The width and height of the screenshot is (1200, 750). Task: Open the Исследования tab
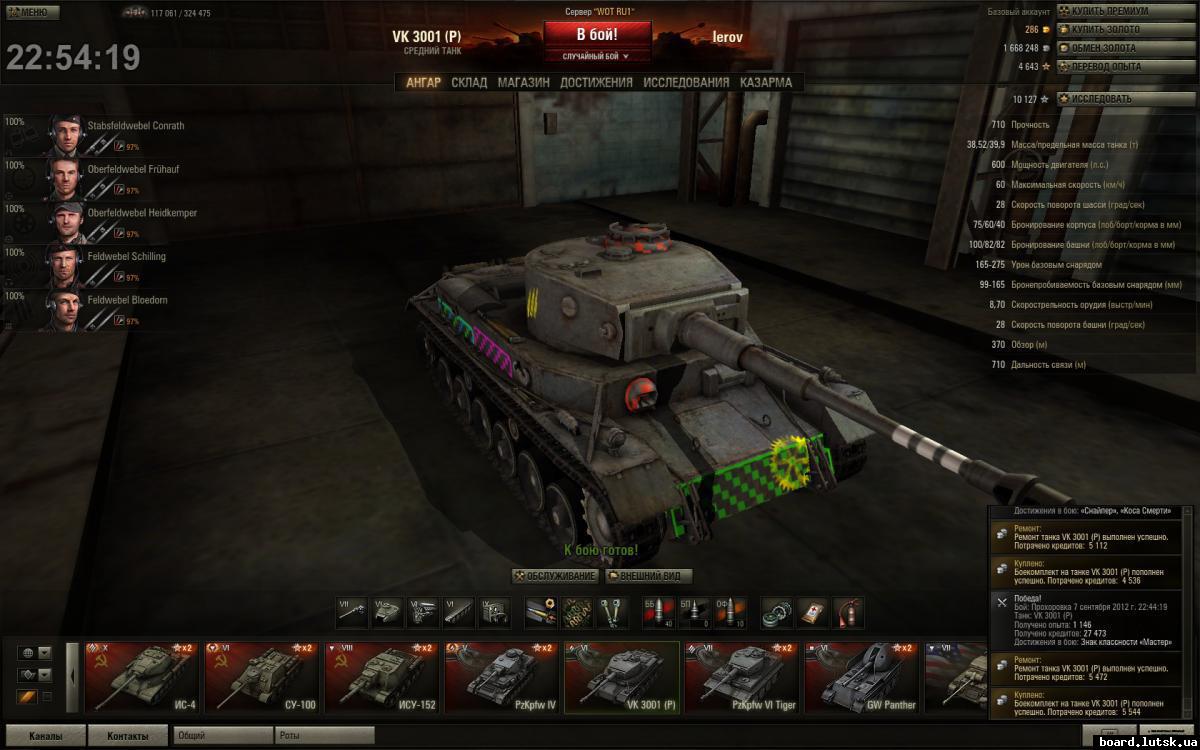[686, 83]
